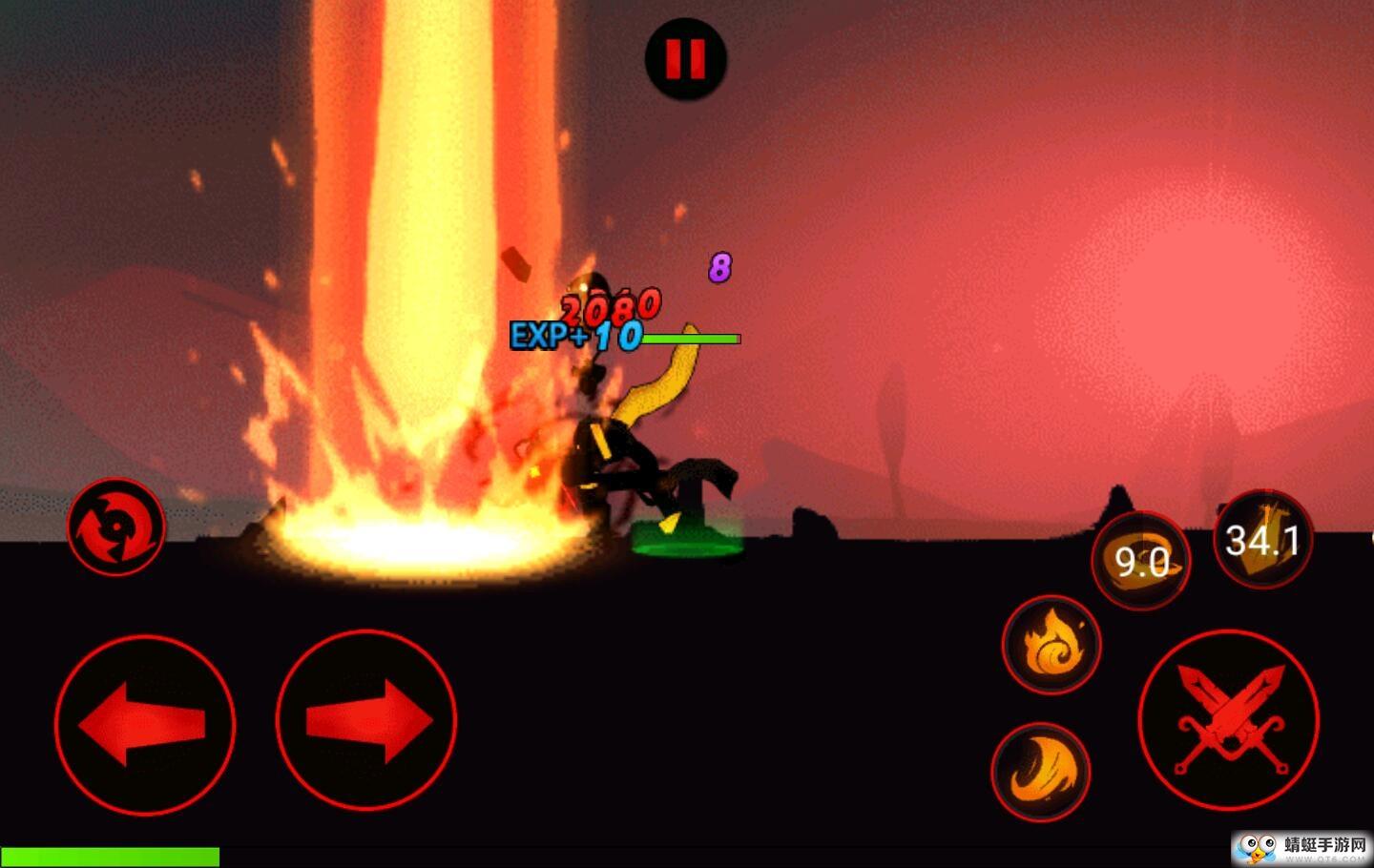Select the skill showing 34.1 cooldown

point(1262,540)
